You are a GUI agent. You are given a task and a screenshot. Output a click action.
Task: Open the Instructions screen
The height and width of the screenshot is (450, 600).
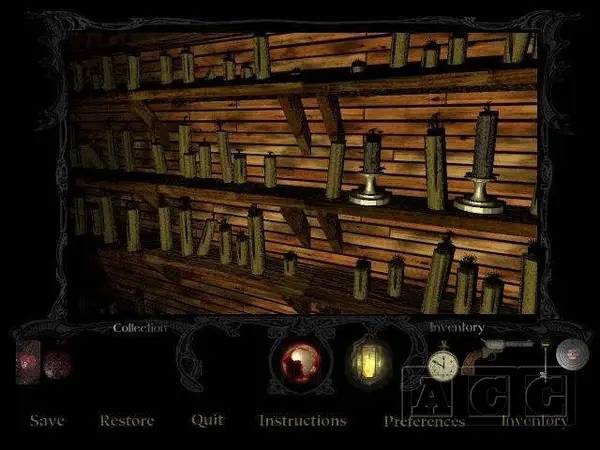pos(302,421)
